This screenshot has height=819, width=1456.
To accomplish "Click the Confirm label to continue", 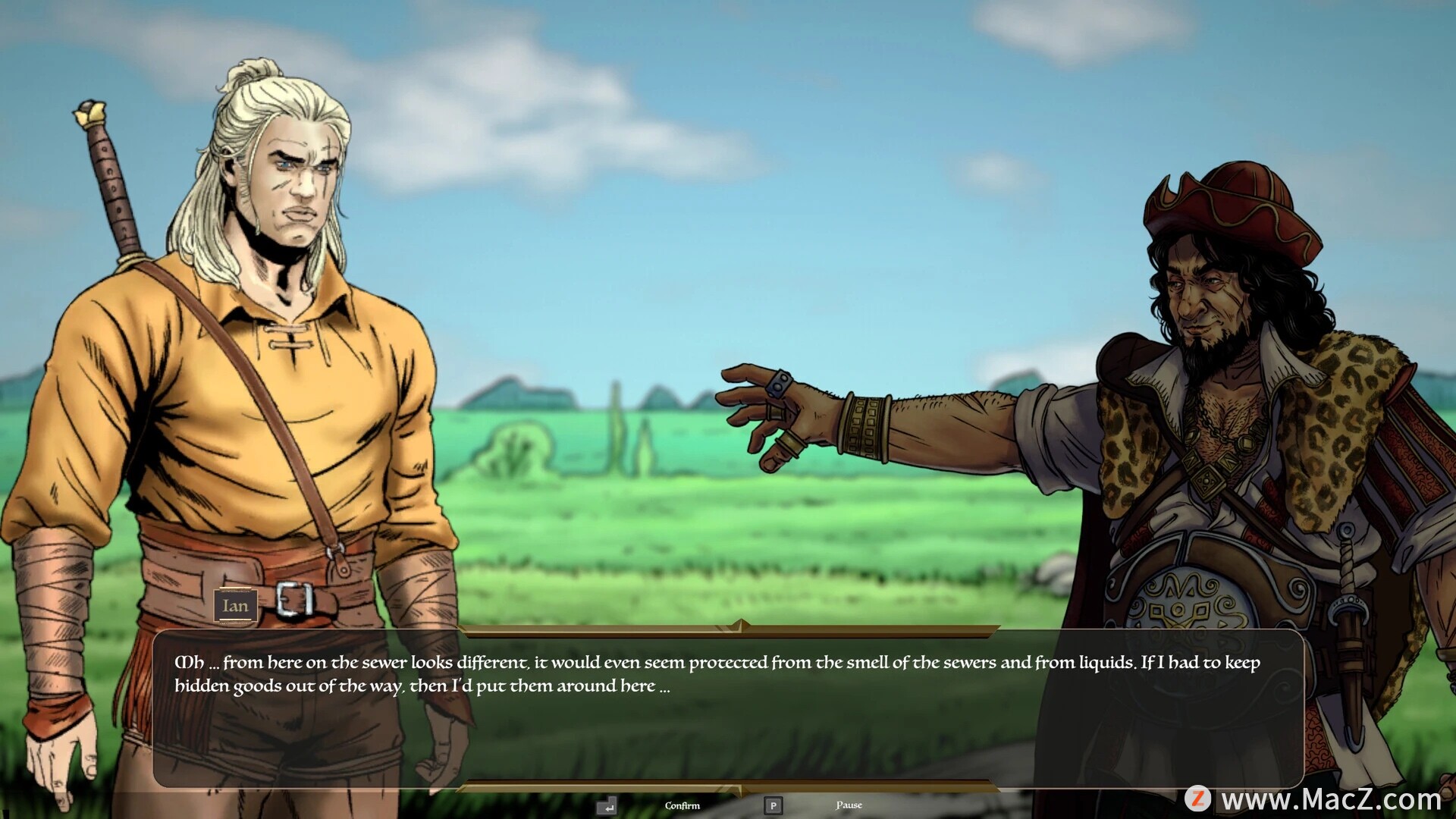I will coord(682,805).
